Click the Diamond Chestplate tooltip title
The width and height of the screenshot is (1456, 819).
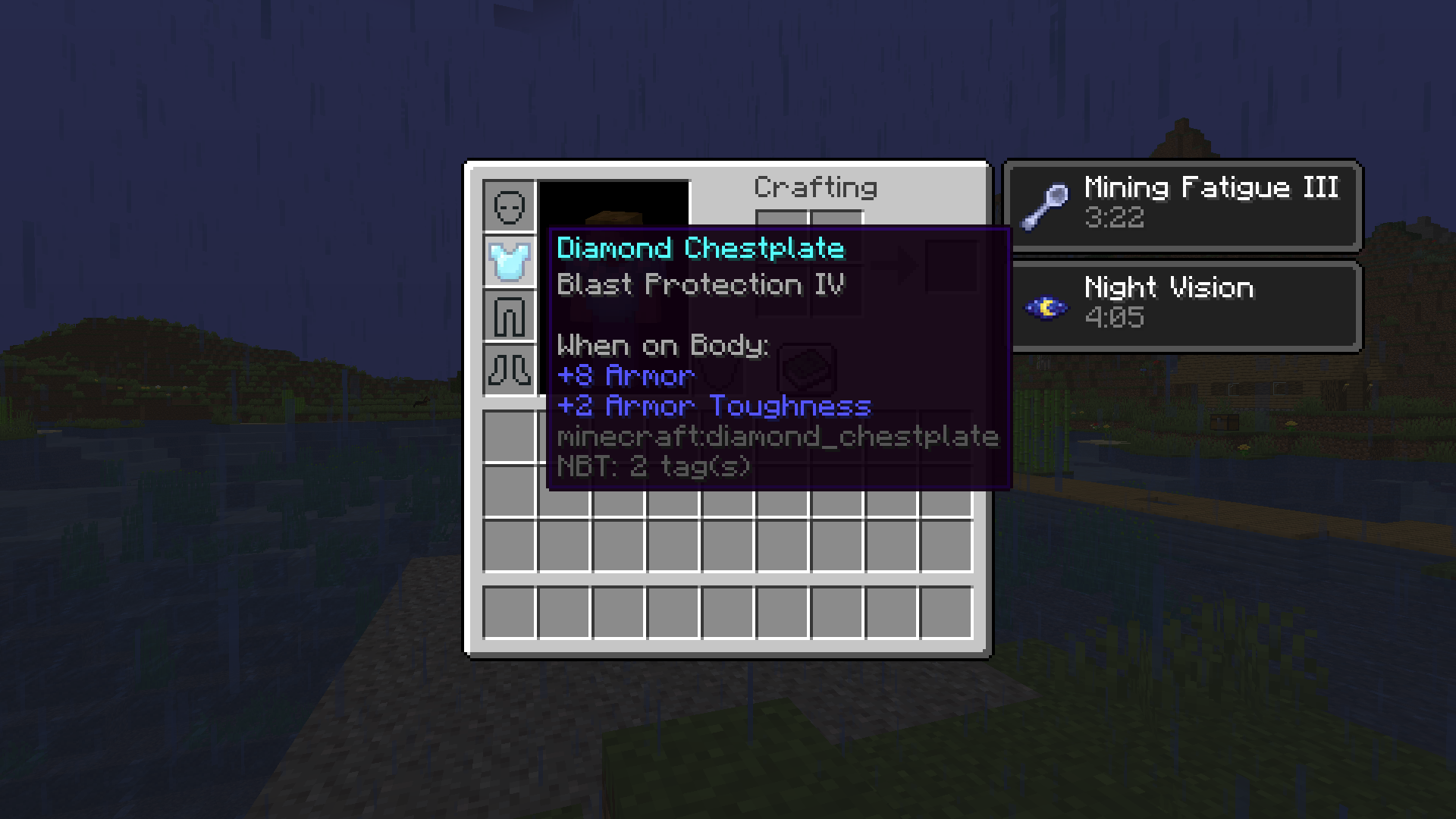tap(699, 249)
